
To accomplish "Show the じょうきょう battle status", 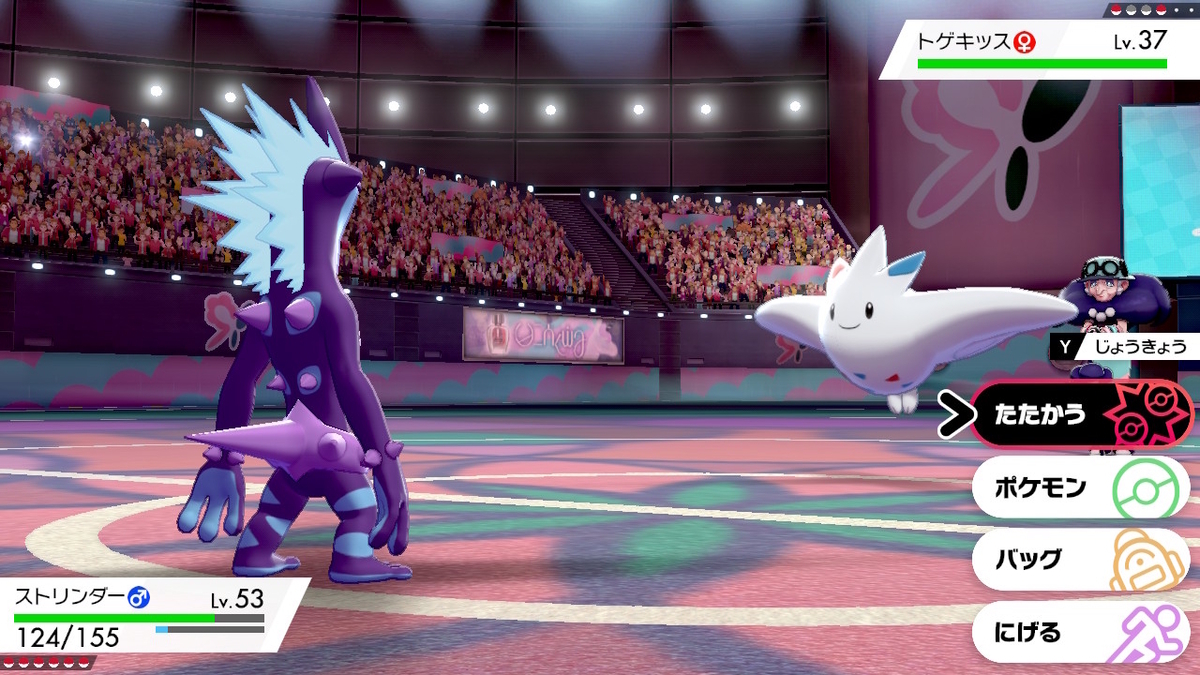I will coord(1123,347).
